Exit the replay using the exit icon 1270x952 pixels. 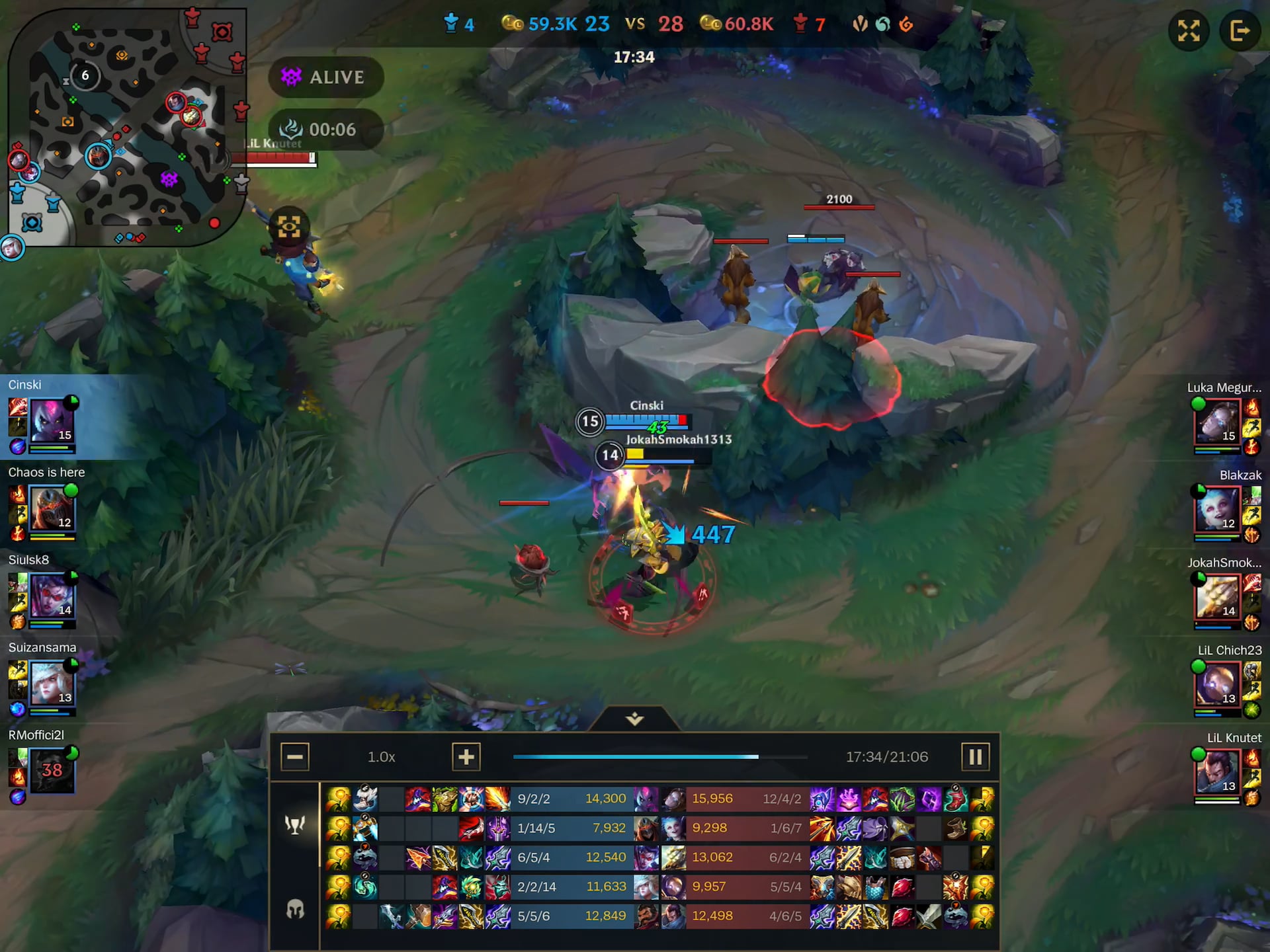point(1240,30)
